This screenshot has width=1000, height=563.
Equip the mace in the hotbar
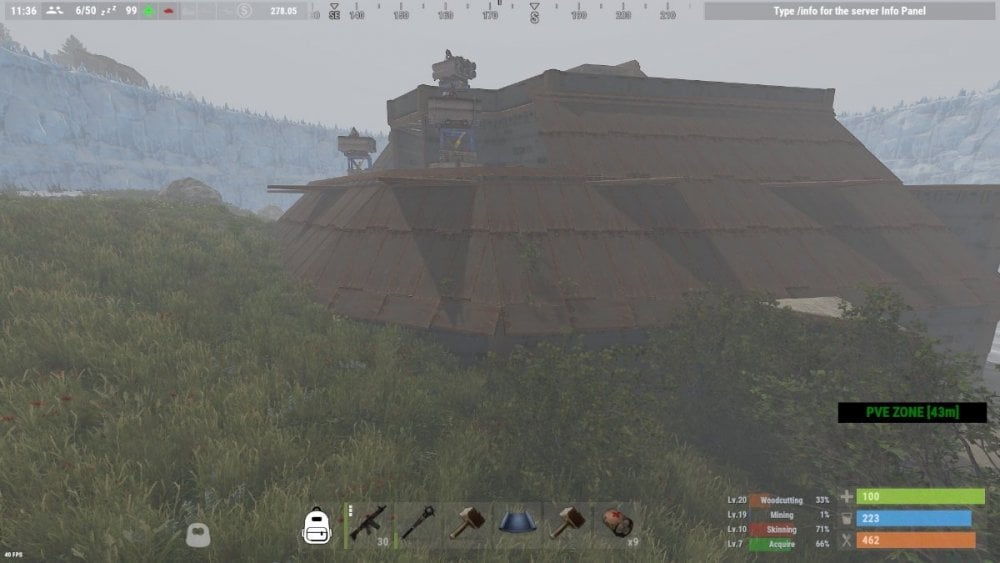pyautogui.click(x=417, y=524)
